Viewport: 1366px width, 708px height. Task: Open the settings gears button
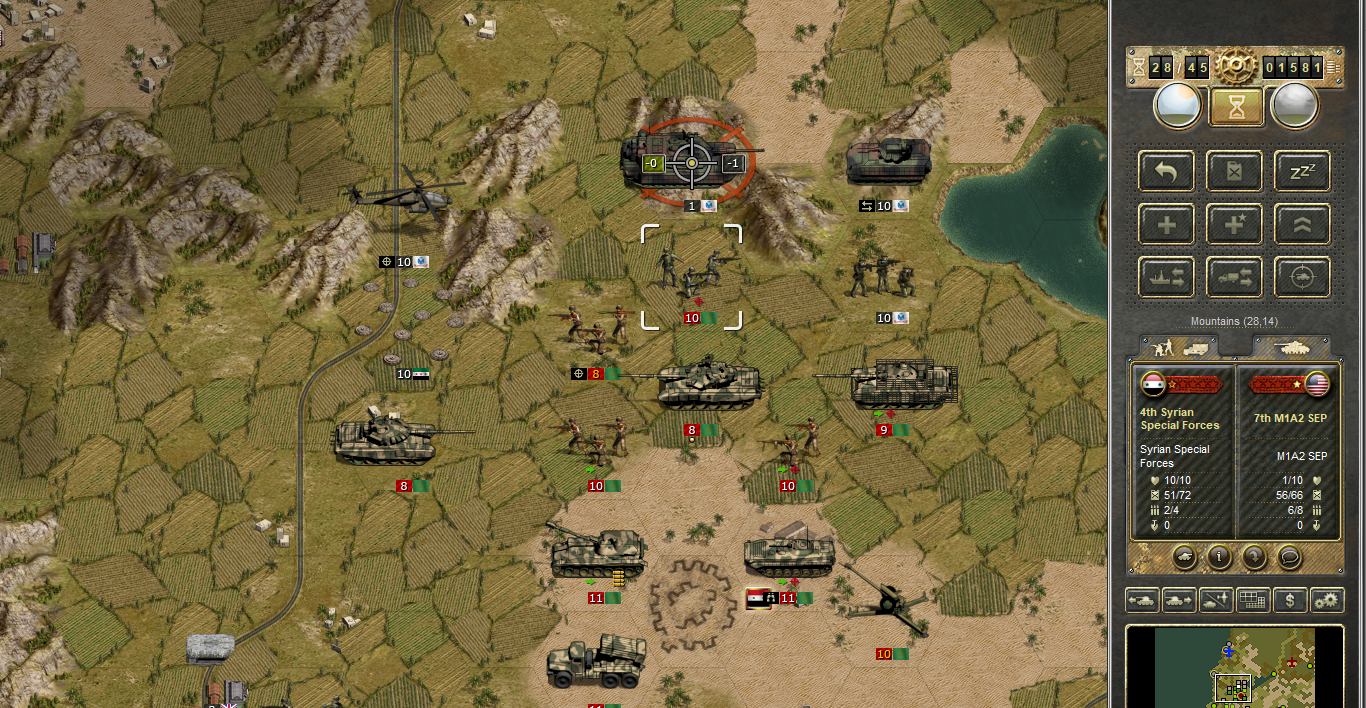tap(1327, 601)
